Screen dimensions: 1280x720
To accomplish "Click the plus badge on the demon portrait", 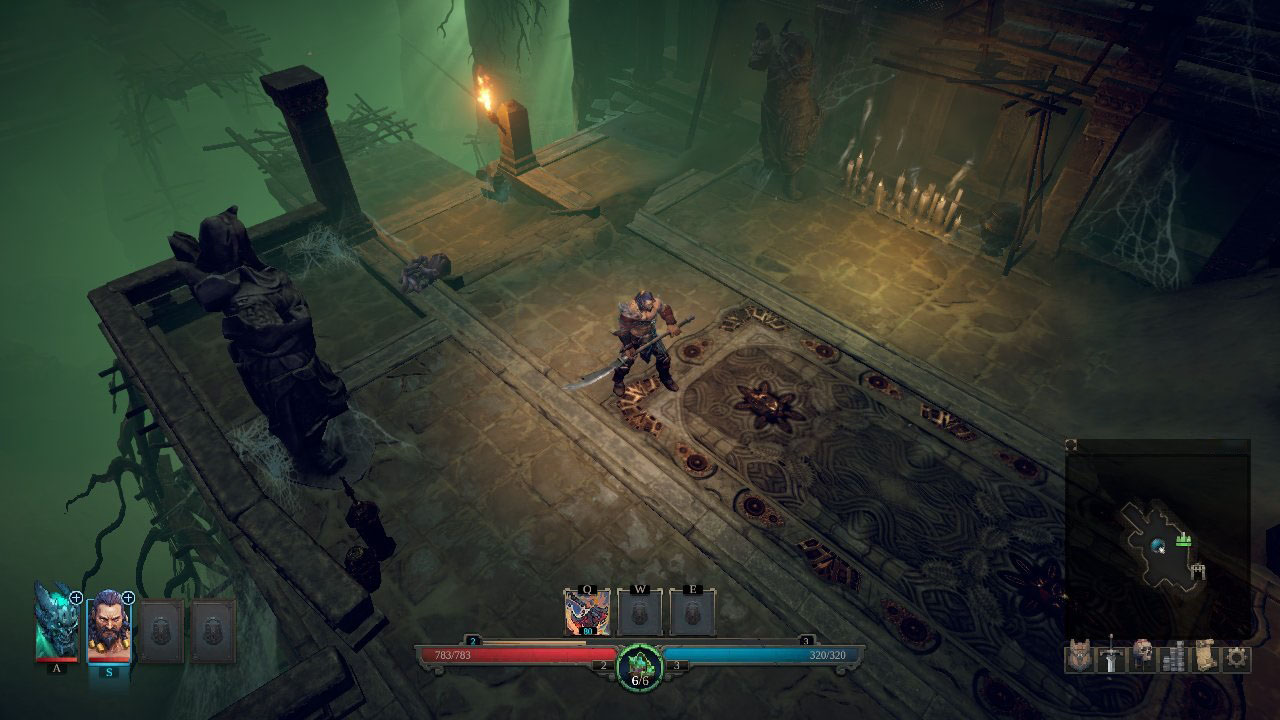I will [x=76, y=597].
